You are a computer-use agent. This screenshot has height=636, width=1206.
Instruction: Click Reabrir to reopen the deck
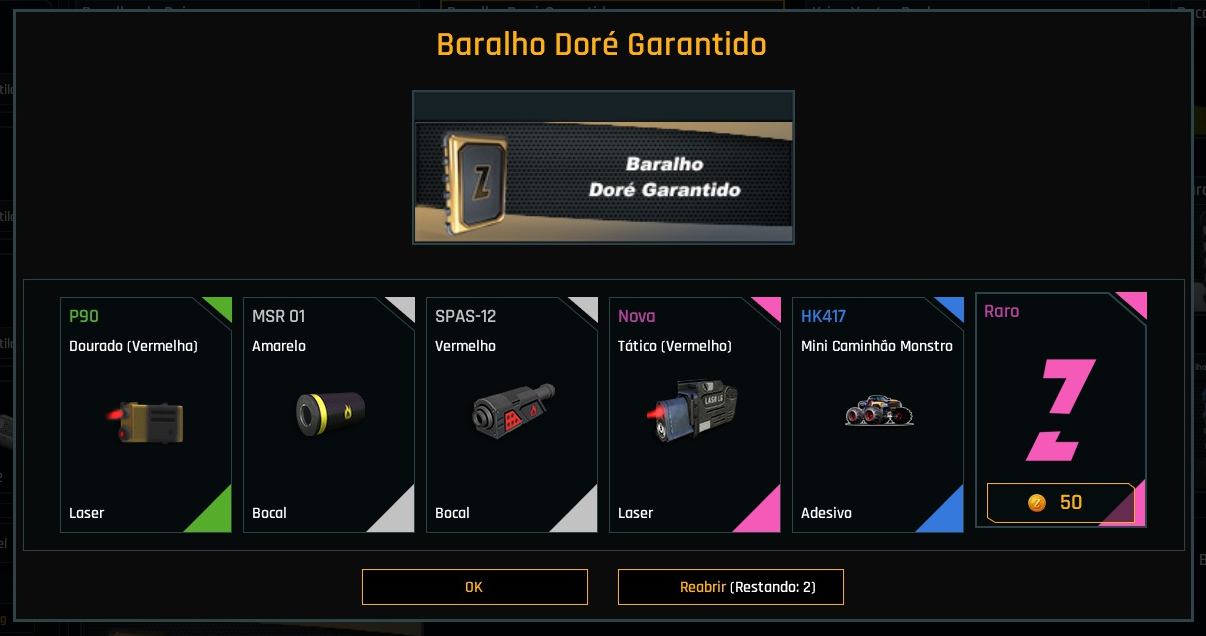730,587
